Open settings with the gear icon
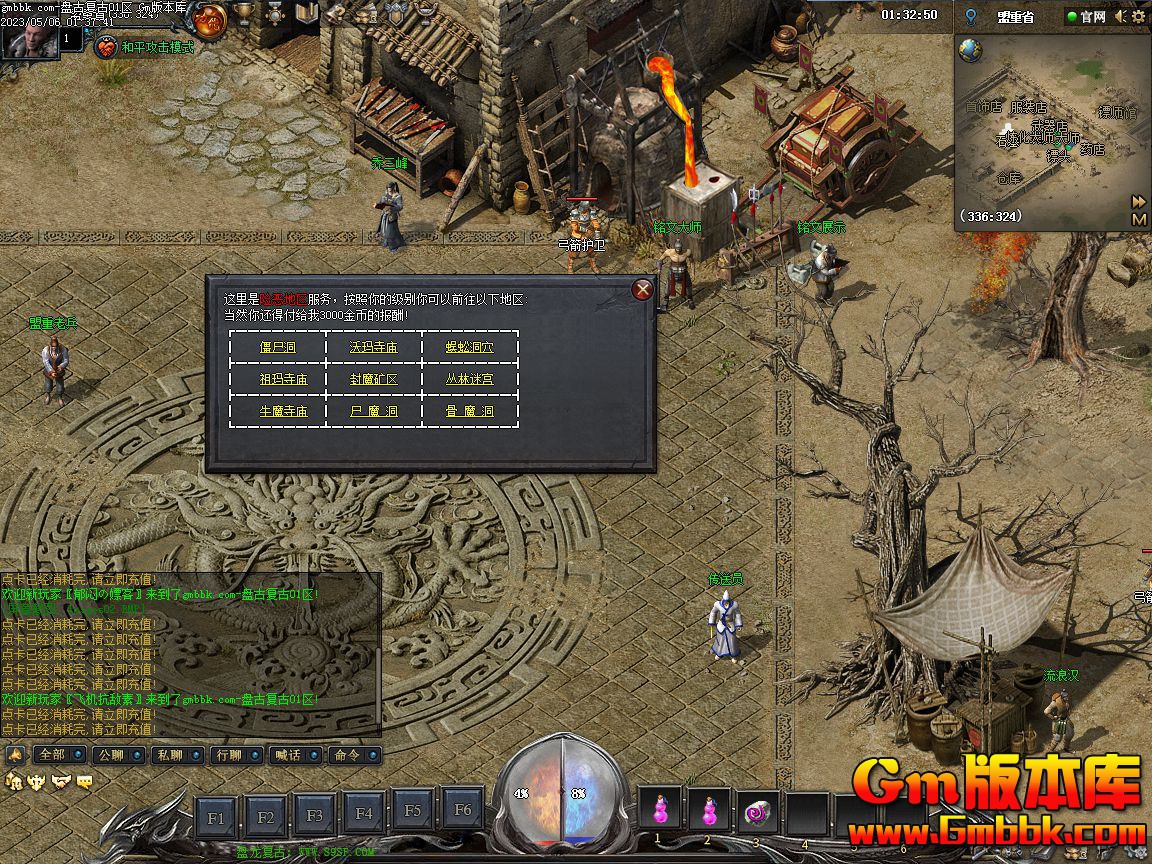 click(1139, 16)
